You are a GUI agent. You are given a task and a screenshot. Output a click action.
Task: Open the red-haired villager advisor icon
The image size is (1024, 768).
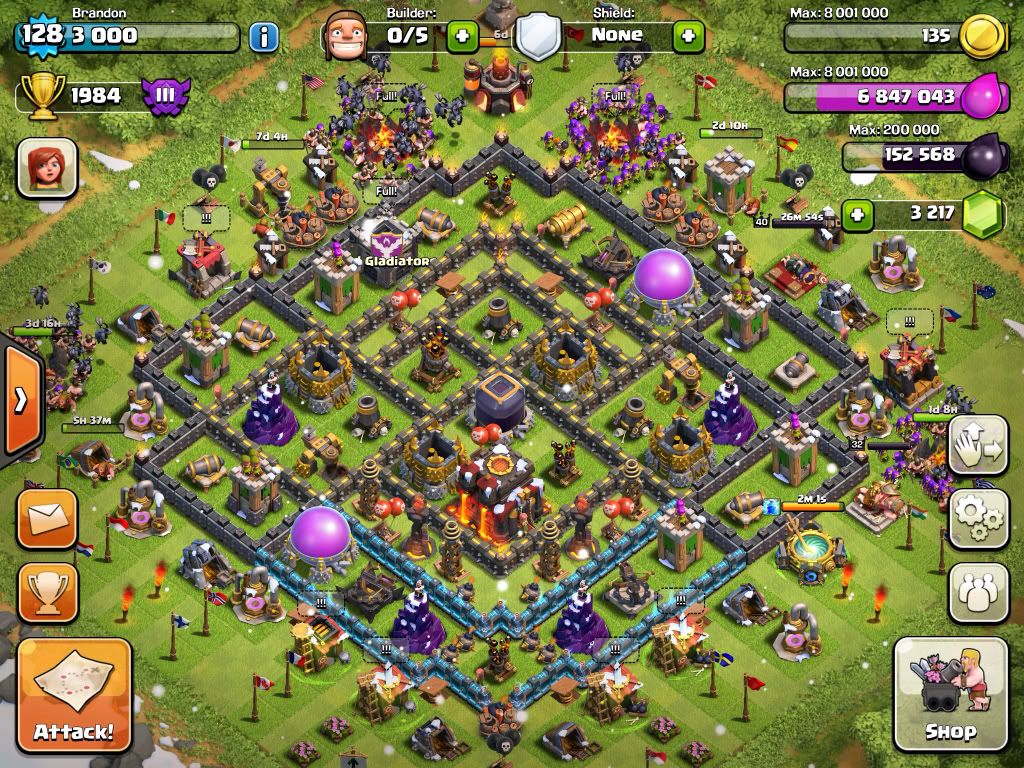click(x=46, y=167)
